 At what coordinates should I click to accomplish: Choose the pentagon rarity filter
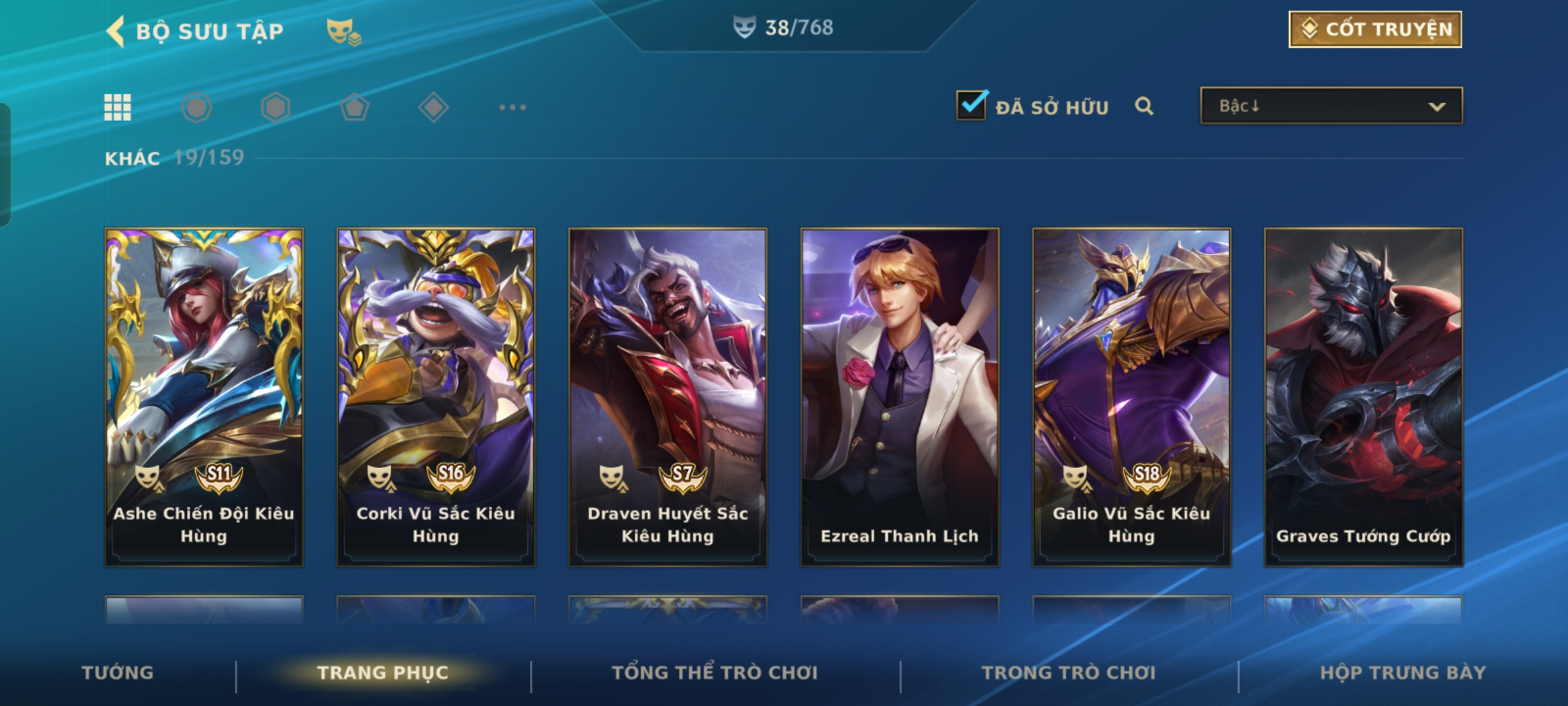coord(354,107)
